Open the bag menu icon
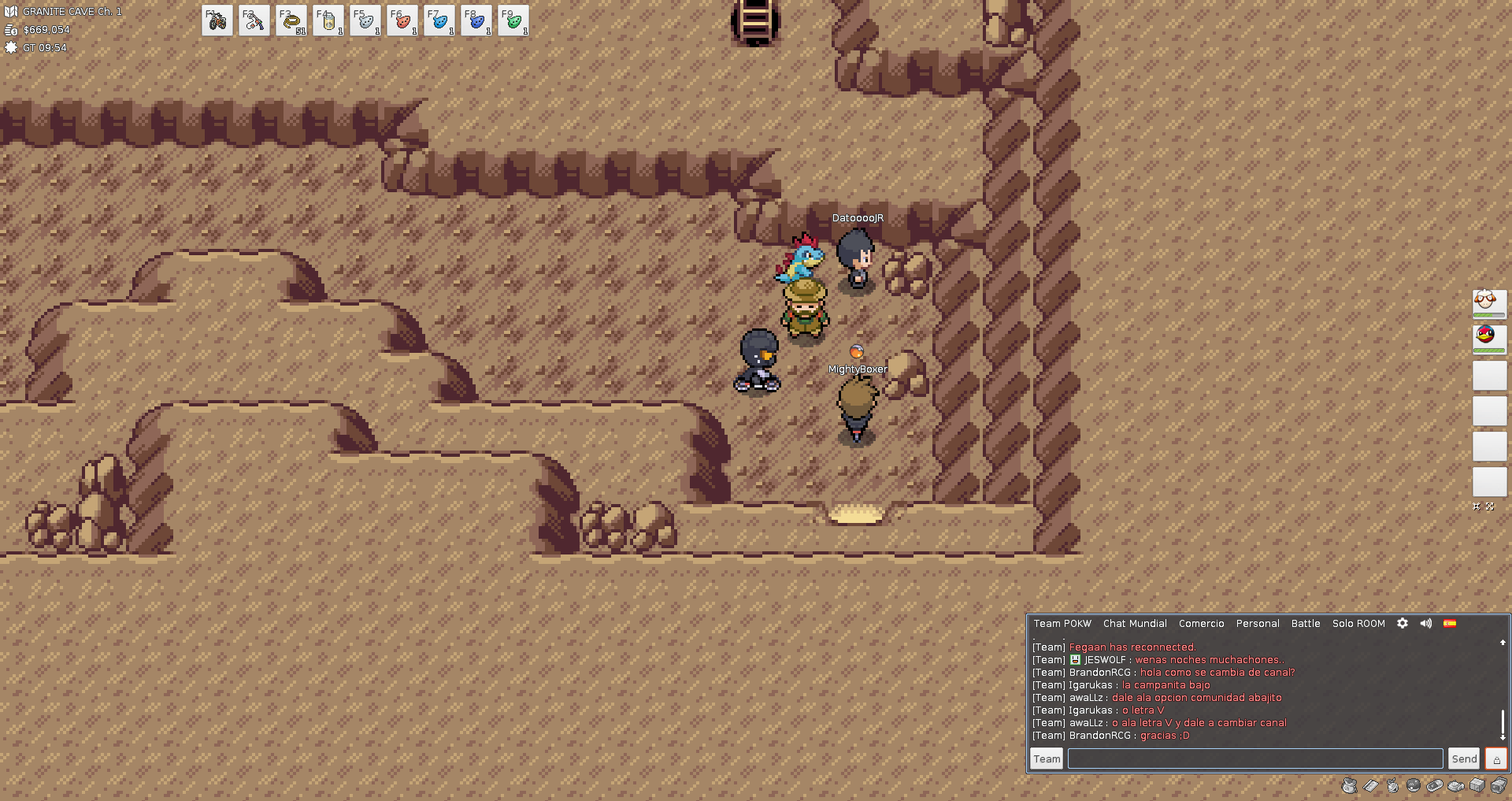This screenshot has width=1512, height=801. pyautogui.click(x=1350, y=785)
